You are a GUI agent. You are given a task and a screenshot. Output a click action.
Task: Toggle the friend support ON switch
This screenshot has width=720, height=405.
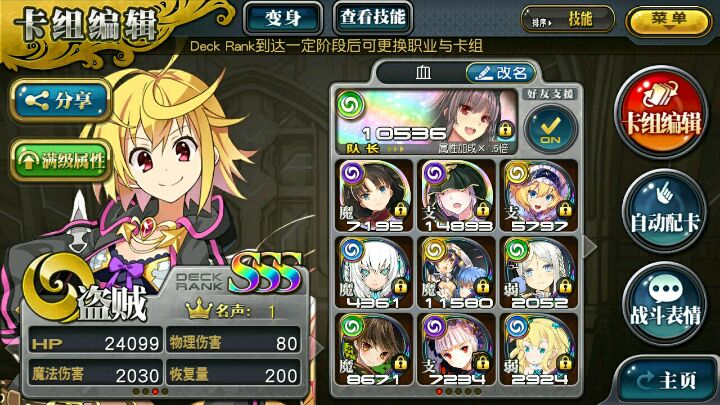tap(546, 129)
